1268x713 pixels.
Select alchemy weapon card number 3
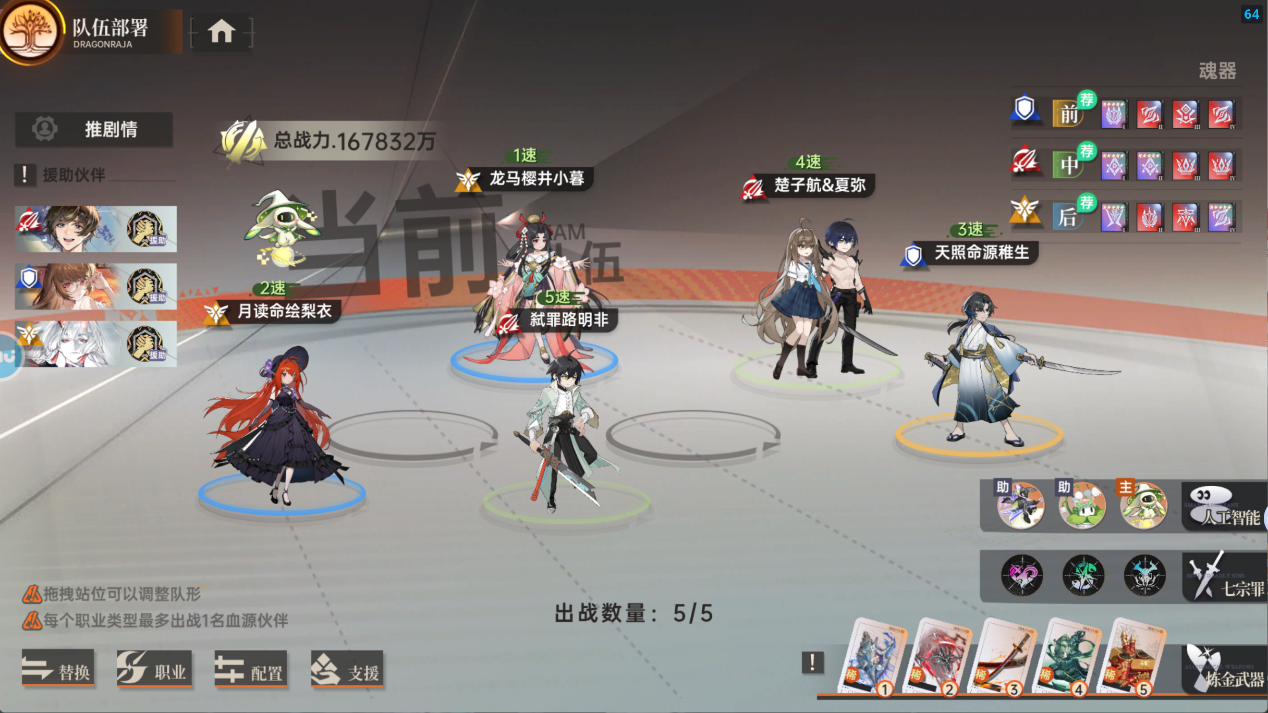(1006, 658)
